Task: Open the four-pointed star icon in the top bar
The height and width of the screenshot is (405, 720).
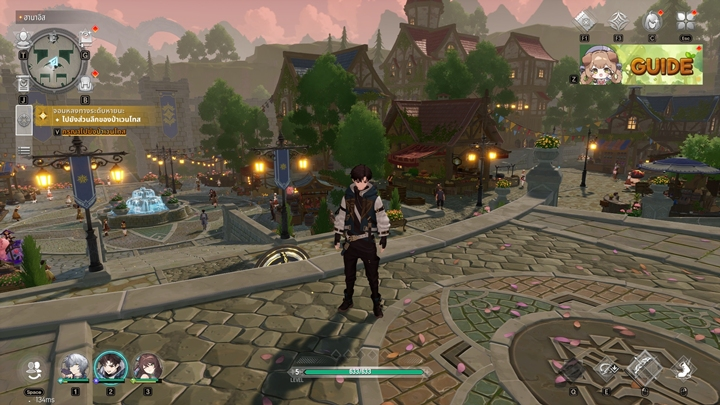Action: point(618,21)
